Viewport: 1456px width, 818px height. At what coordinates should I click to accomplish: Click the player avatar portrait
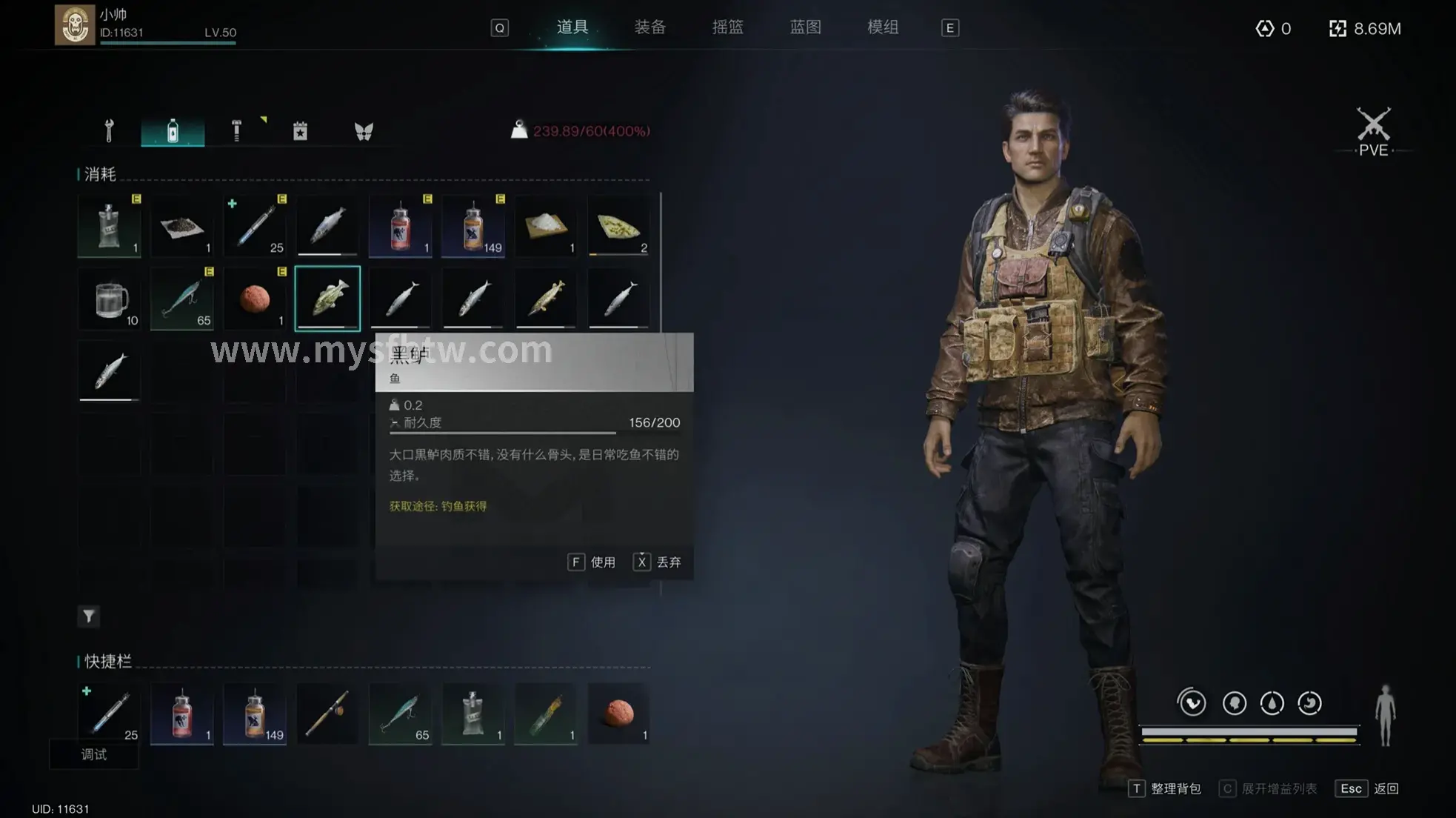75,25
